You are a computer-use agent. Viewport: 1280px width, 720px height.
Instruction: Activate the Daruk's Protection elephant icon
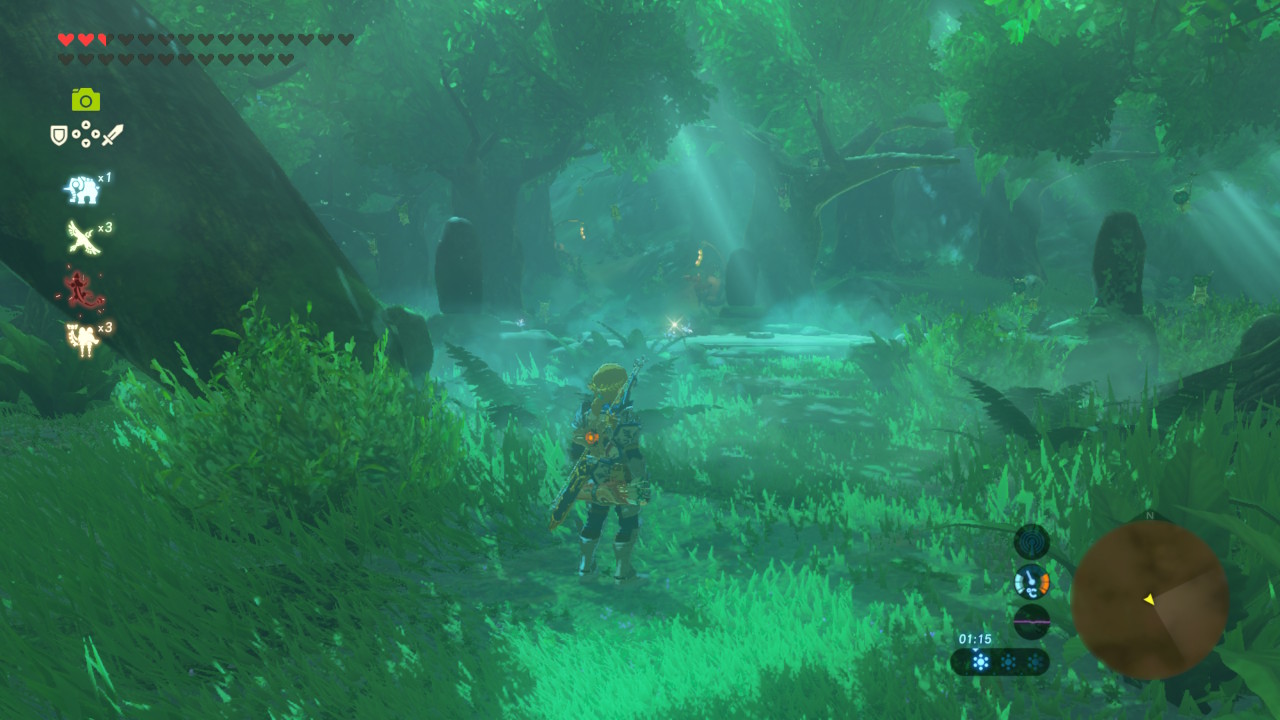(x=82, y=189)
